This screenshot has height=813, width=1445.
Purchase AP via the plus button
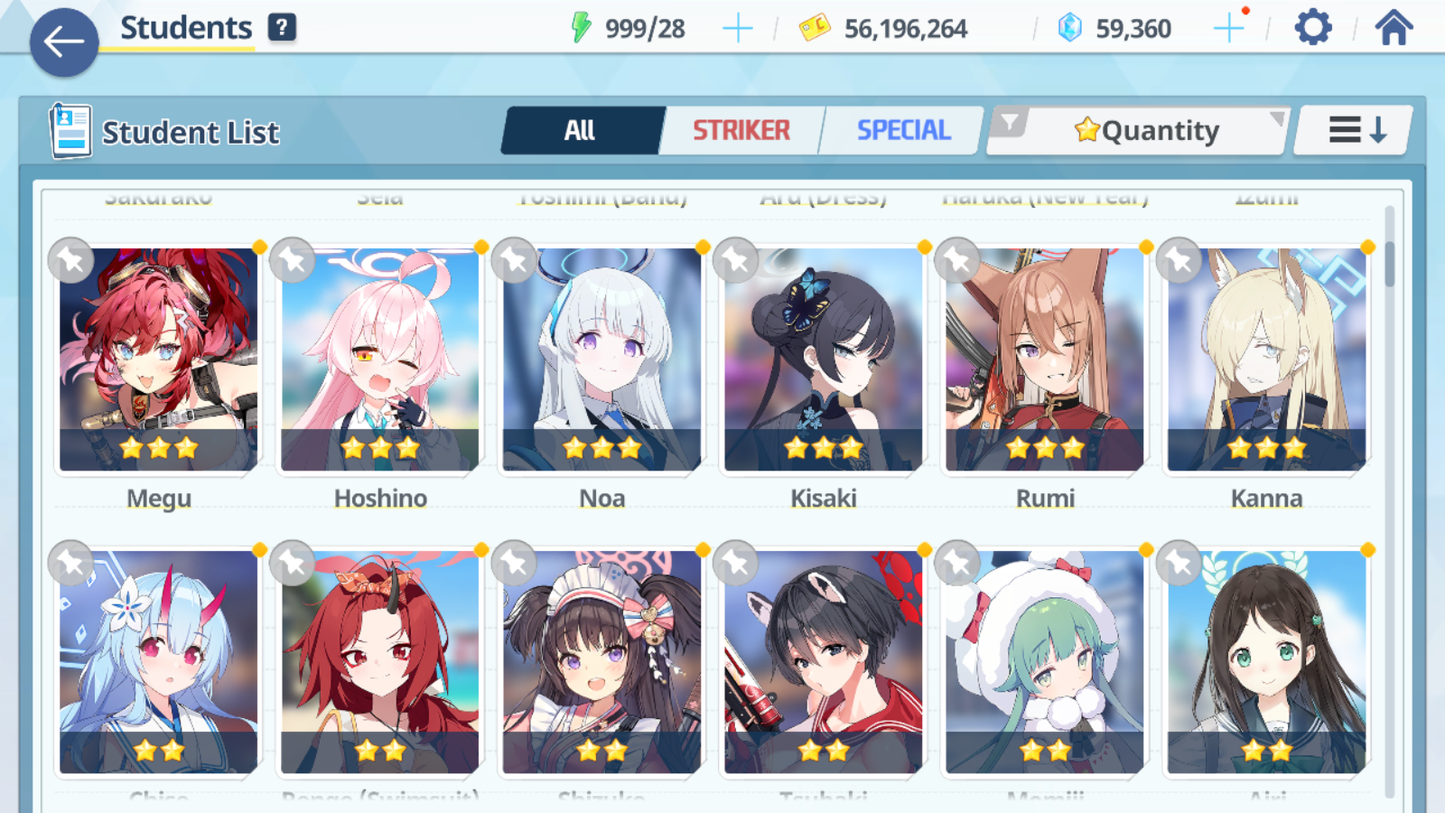[x=738, y=27]
